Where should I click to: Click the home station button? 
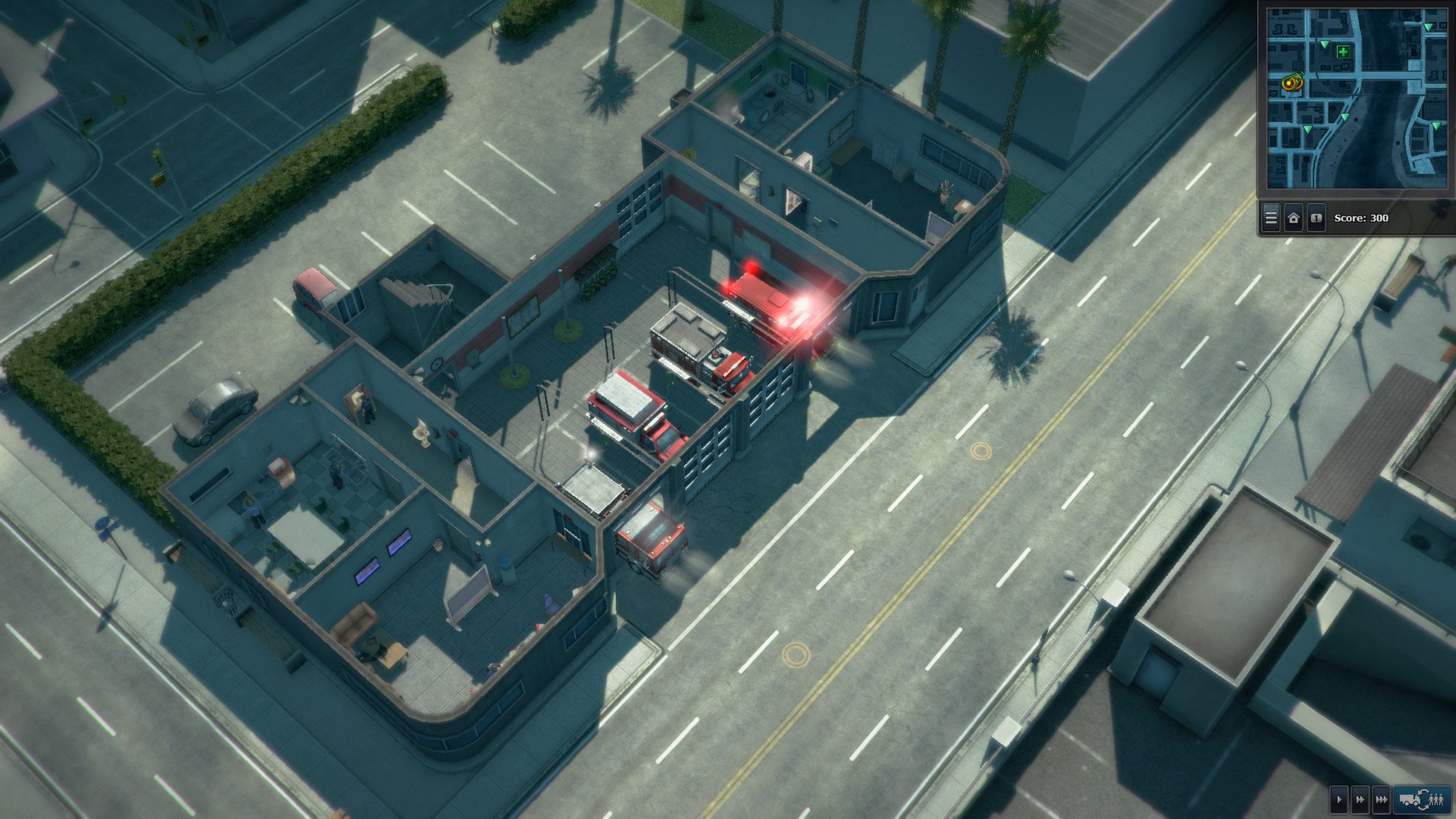click(x=1294, y=218)
